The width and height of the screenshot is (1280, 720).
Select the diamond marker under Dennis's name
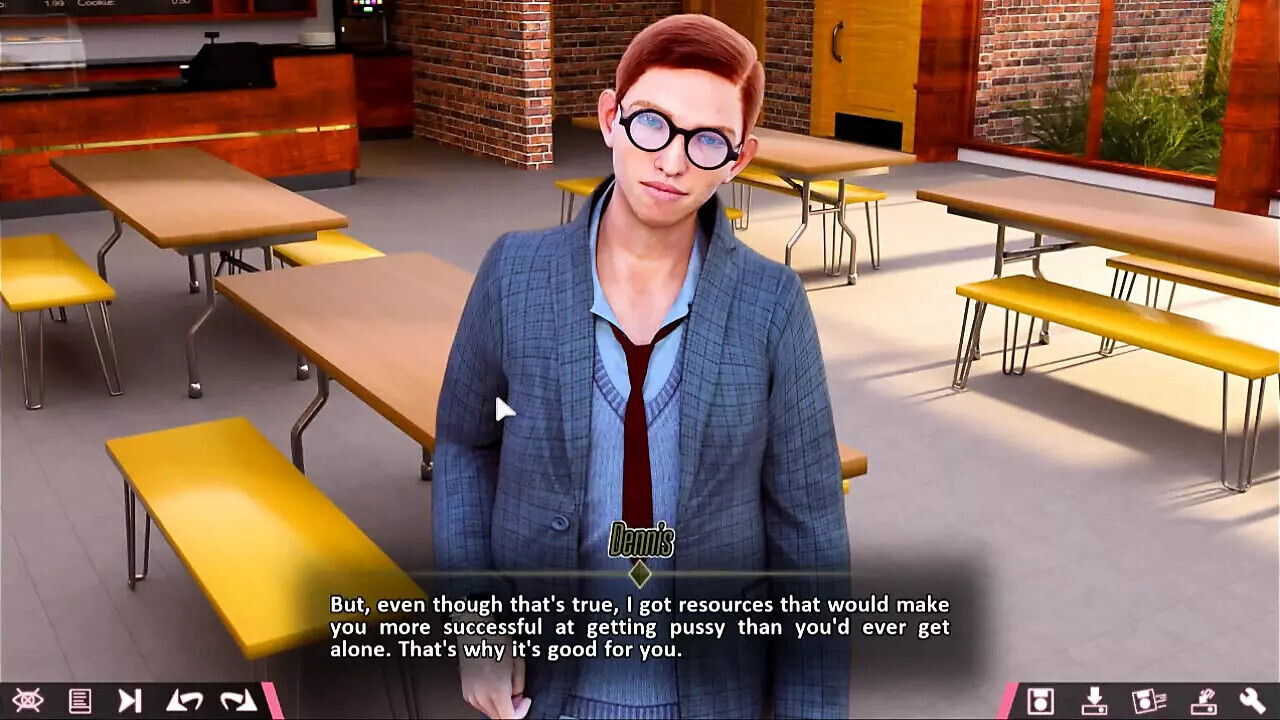[x=639, y=572]
